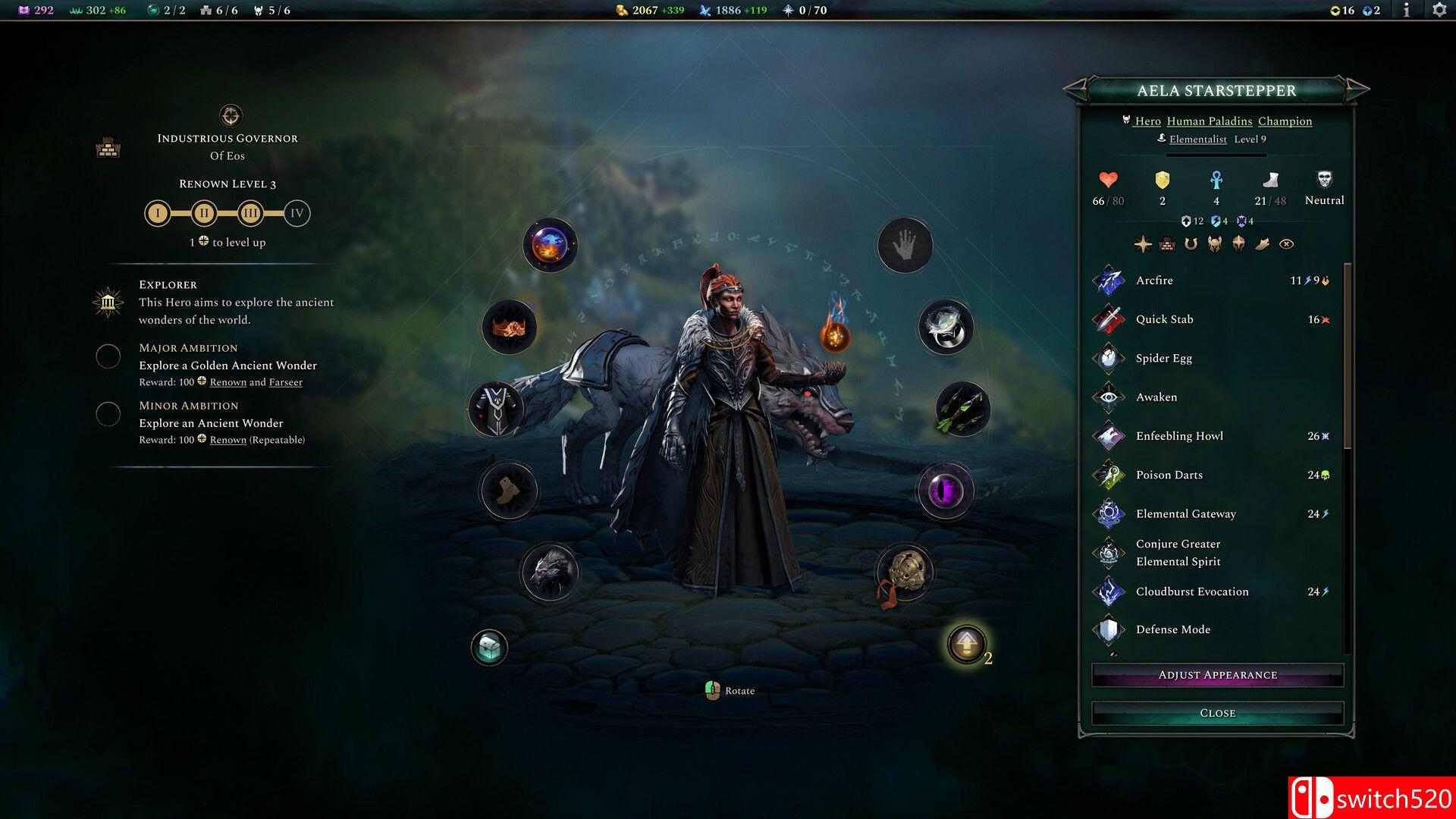Image resolution: width=1456 pixels, height=819 pixels.
Task: Select the Minor Ambition radio circle
Action: point(108,414)
